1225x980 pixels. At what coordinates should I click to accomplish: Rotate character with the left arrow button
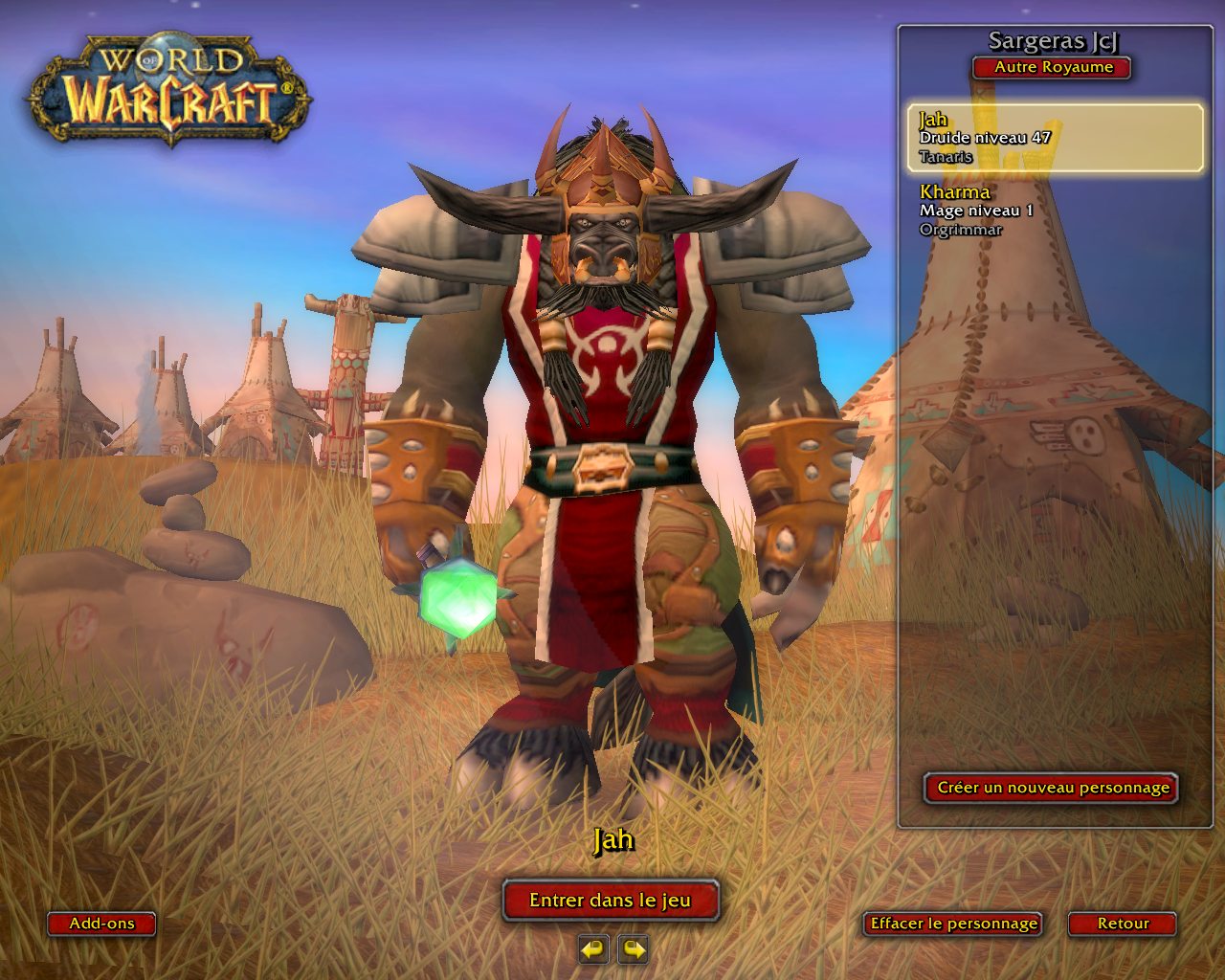pyautogui.click(x=593, y=949)
